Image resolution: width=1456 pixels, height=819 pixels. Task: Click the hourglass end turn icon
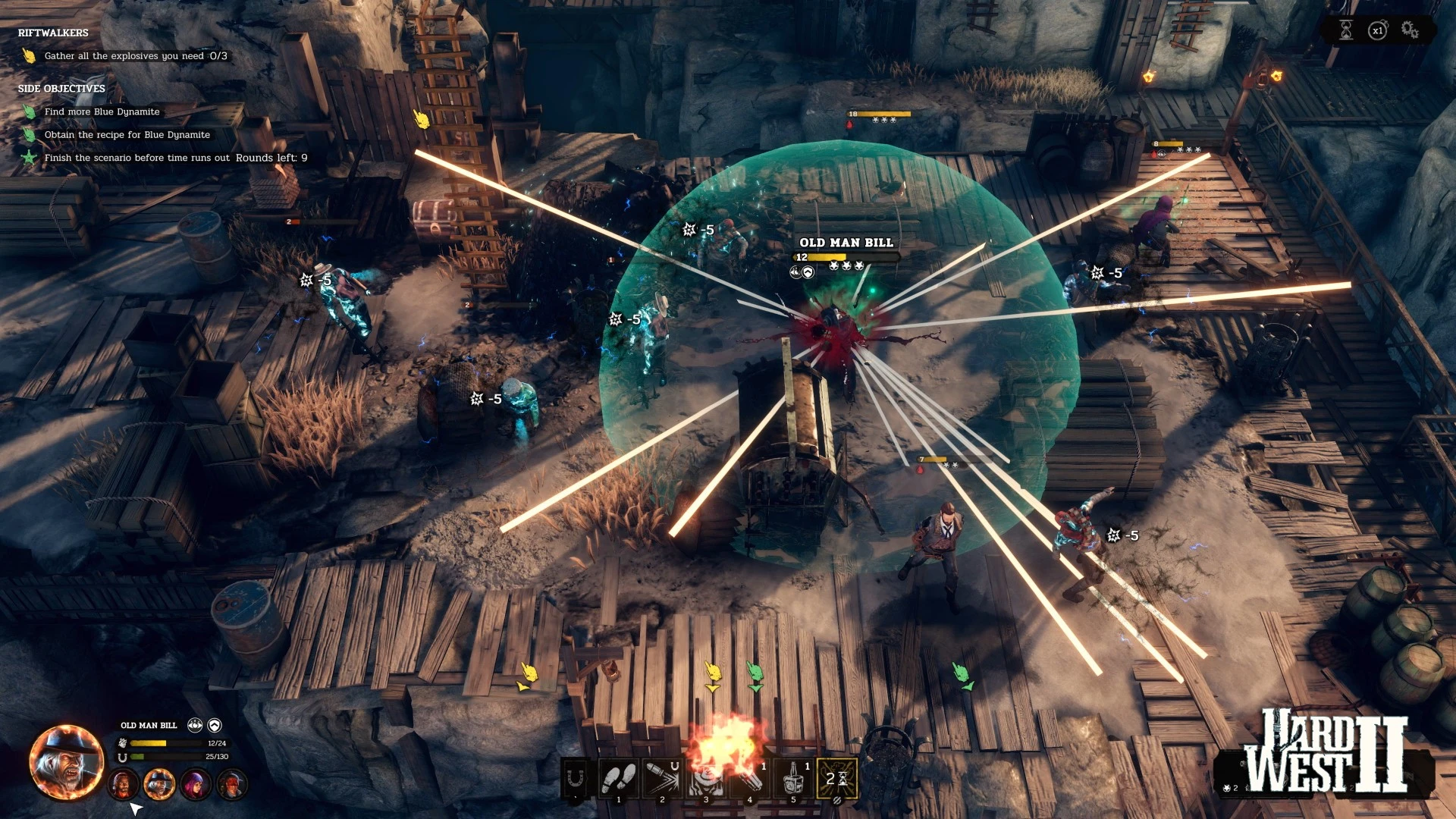point(1346,30)
